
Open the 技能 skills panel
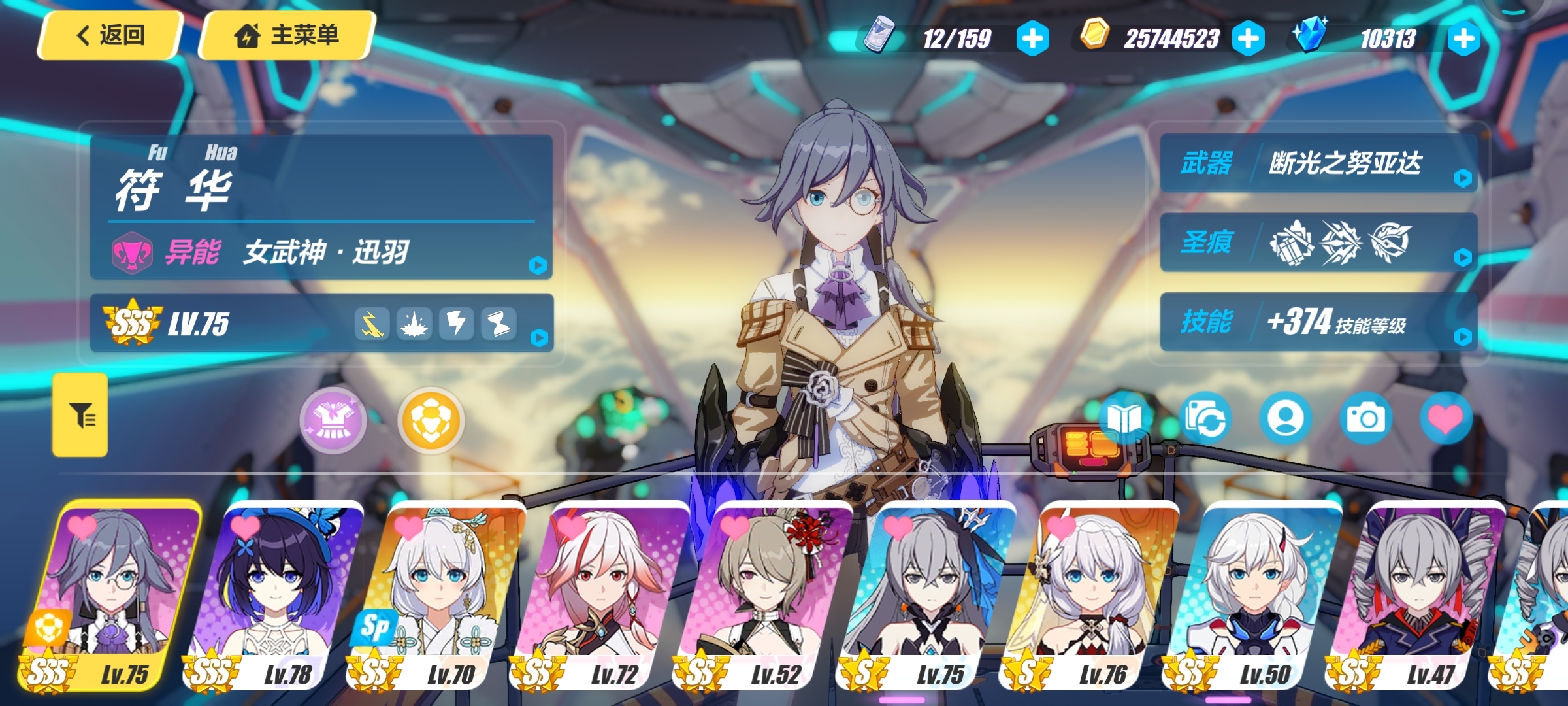coord(1318,322)
